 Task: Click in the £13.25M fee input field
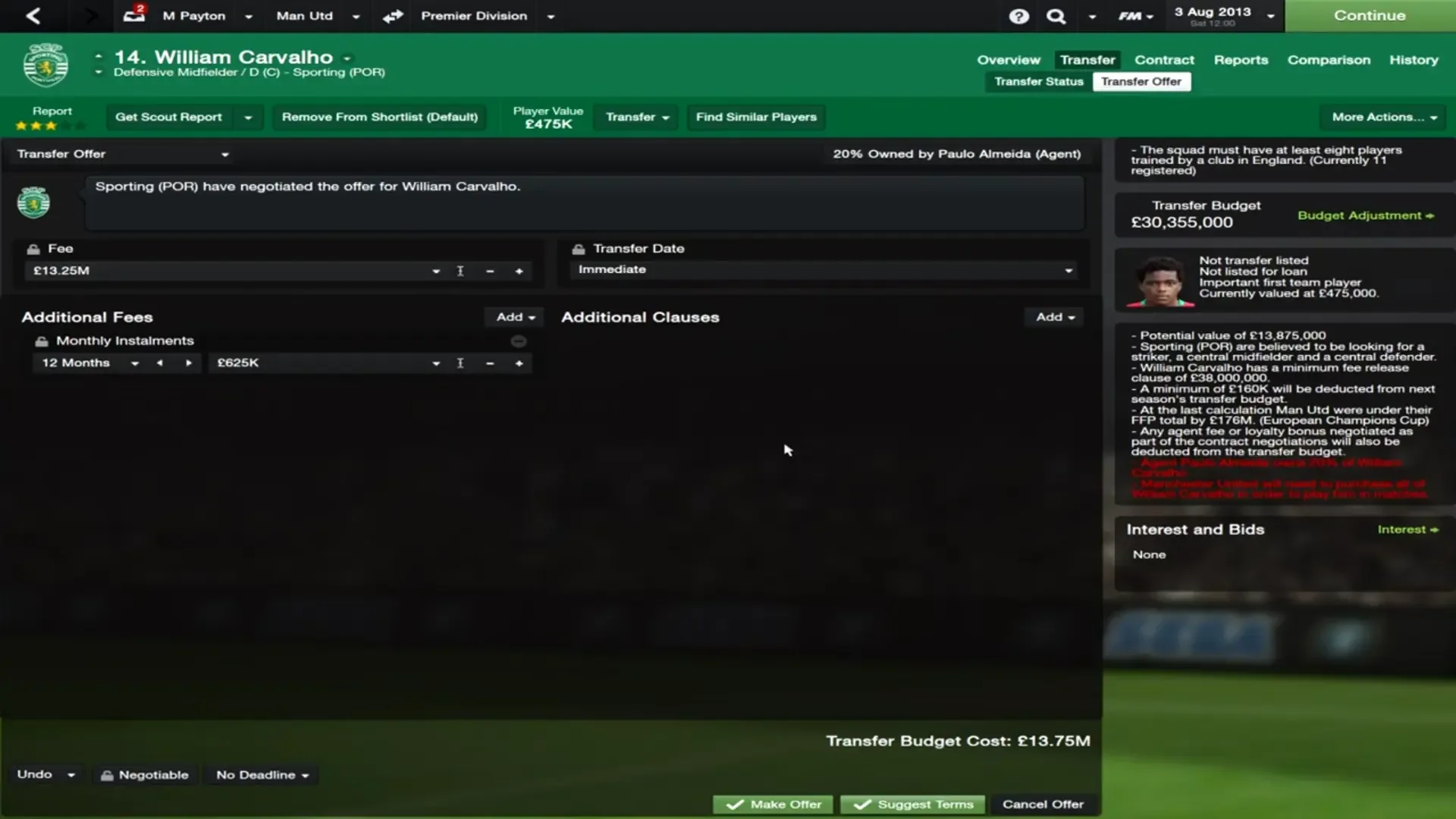point(227,270)
